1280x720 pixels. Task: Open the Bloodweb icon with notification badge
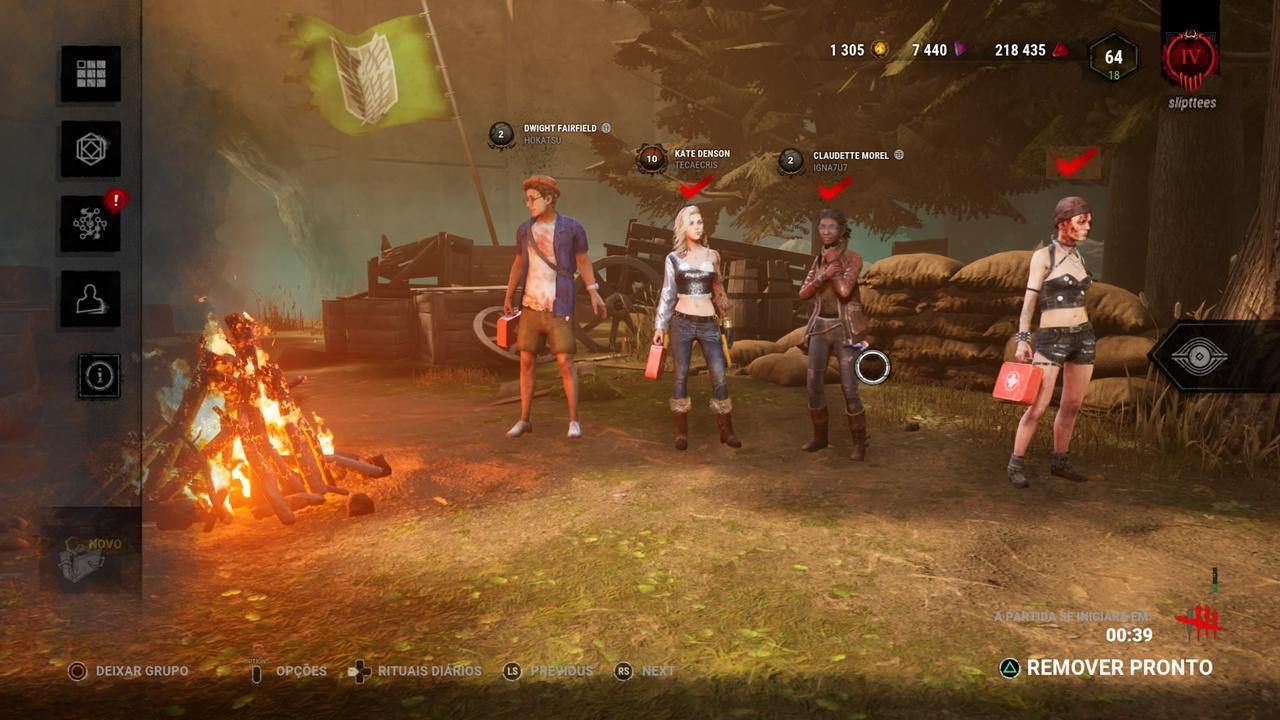coord(90,224)
